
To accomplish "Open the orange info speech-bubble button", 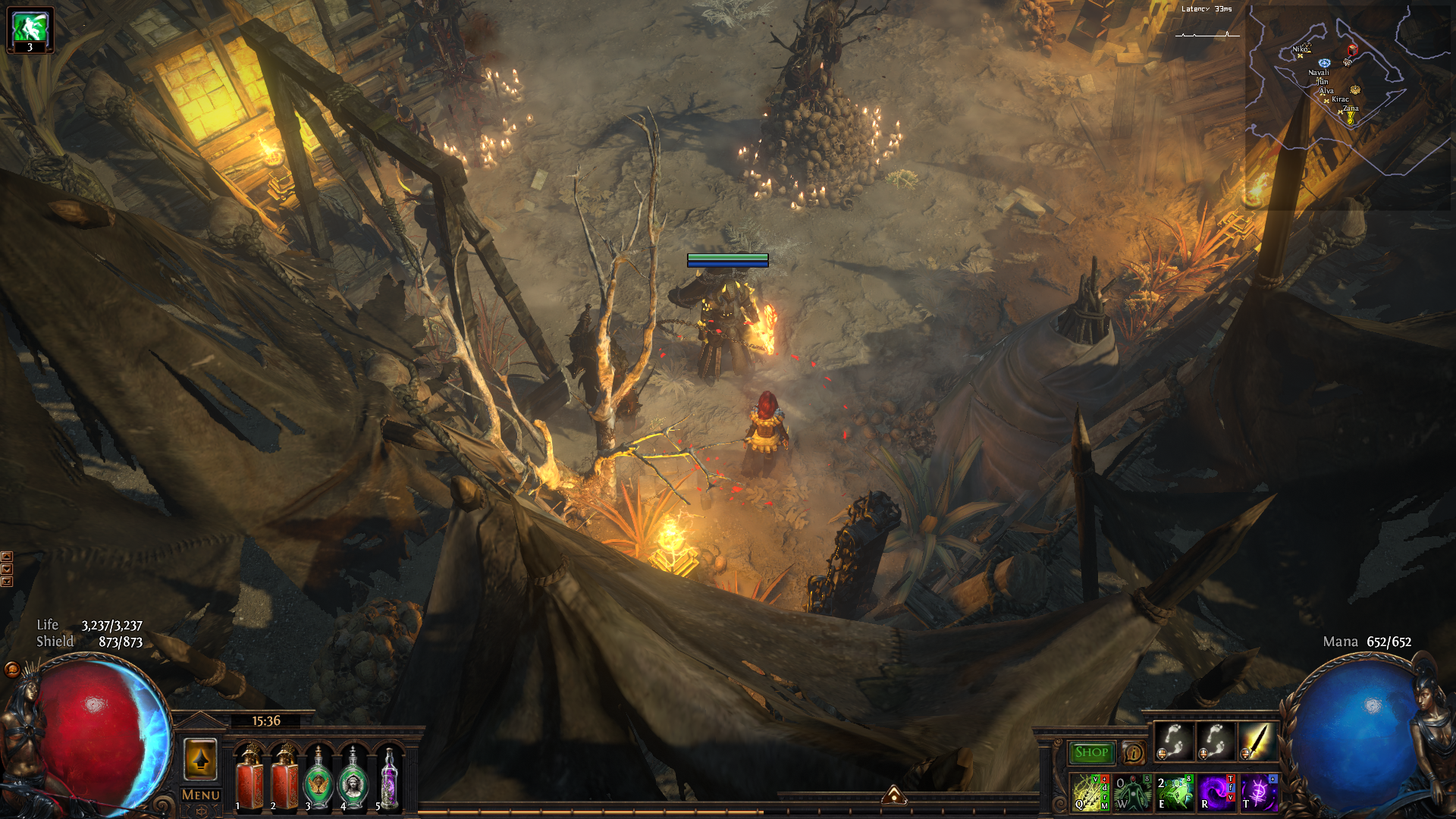I will [x=1134, y=752].
